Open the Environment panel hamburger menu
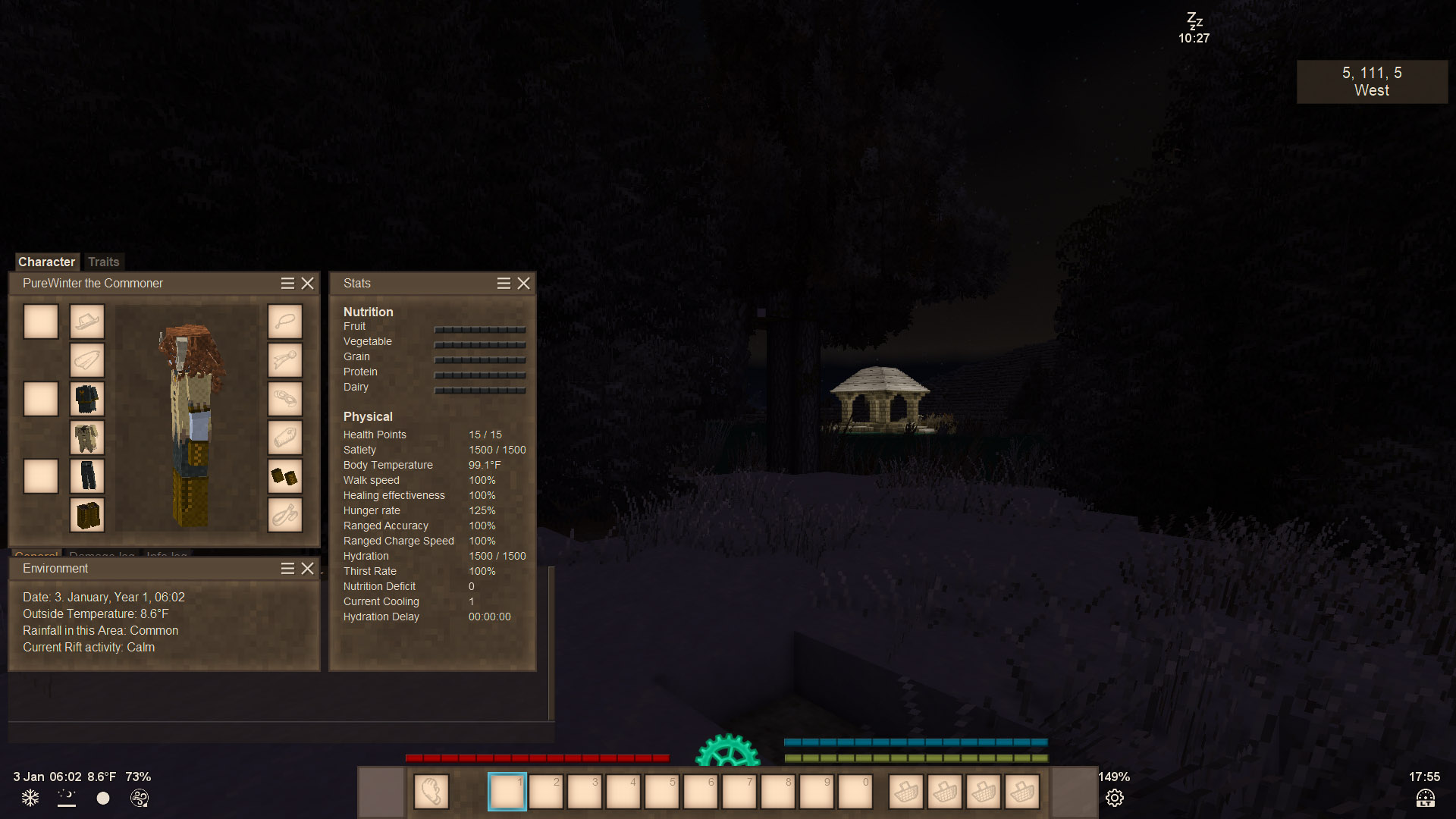This screenshot has width=1456, height=819. (287, 568)
